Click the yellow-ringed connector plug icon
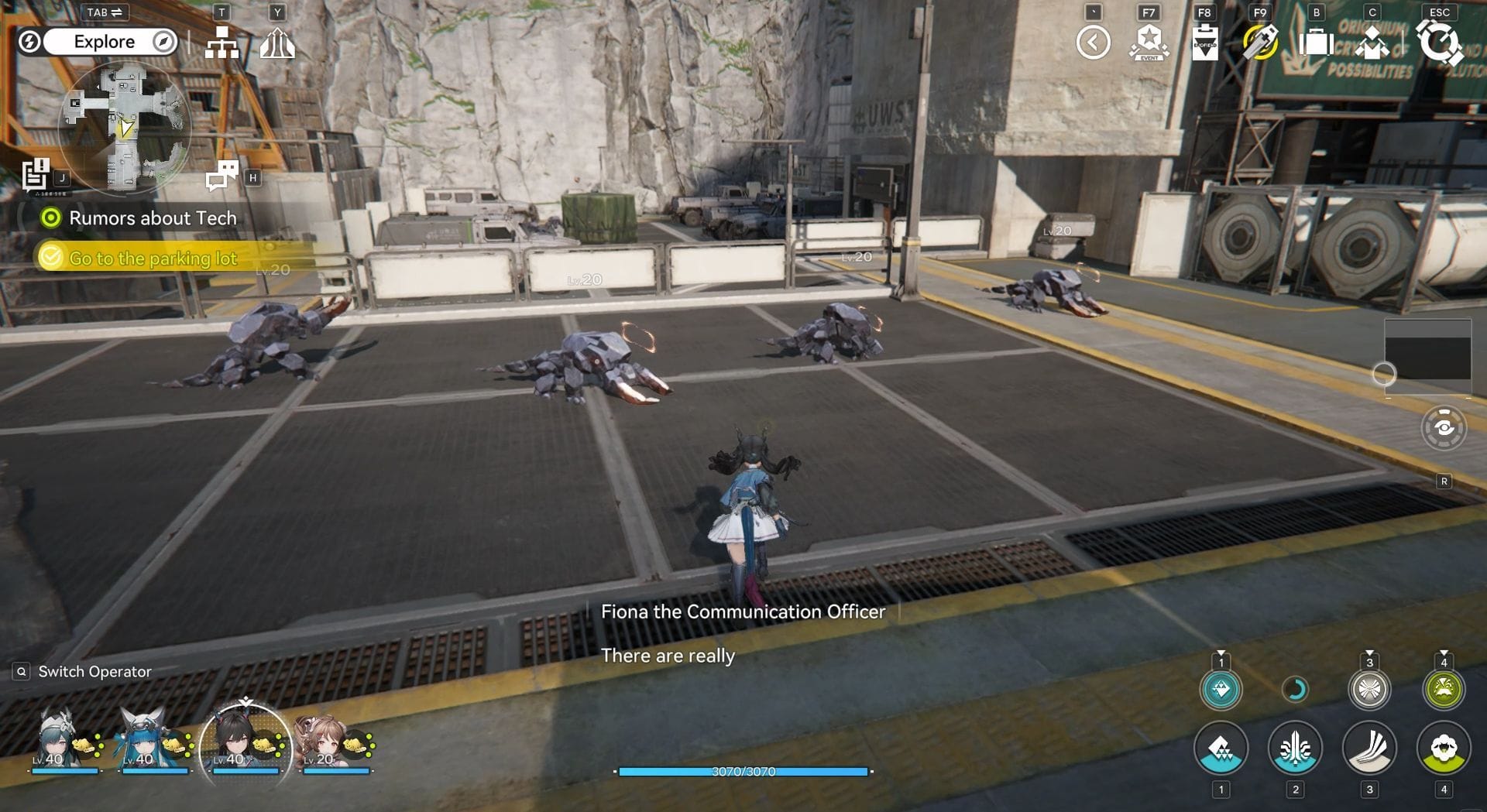1487x812 pixels. pos(1260,43)
